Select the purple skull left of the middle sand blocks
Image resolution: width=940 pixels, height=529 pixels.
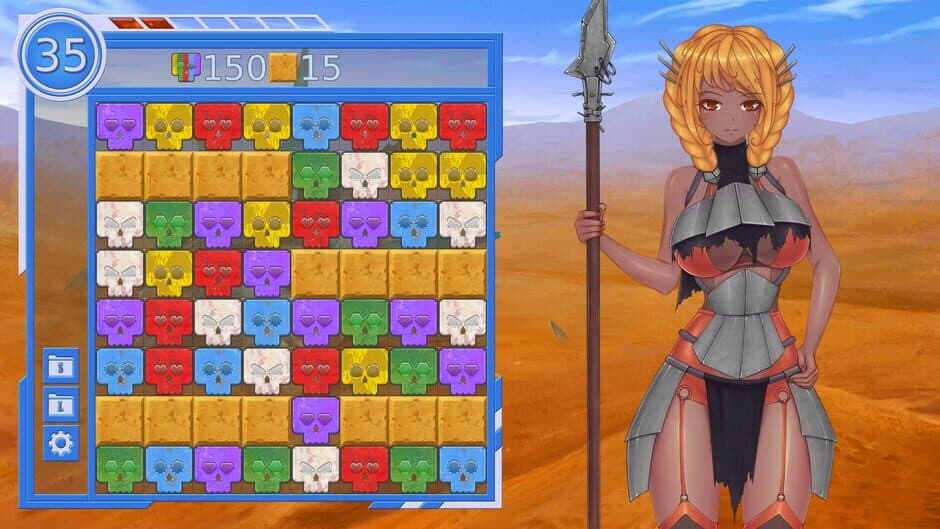pyautogui.click(x=267, y=272)
